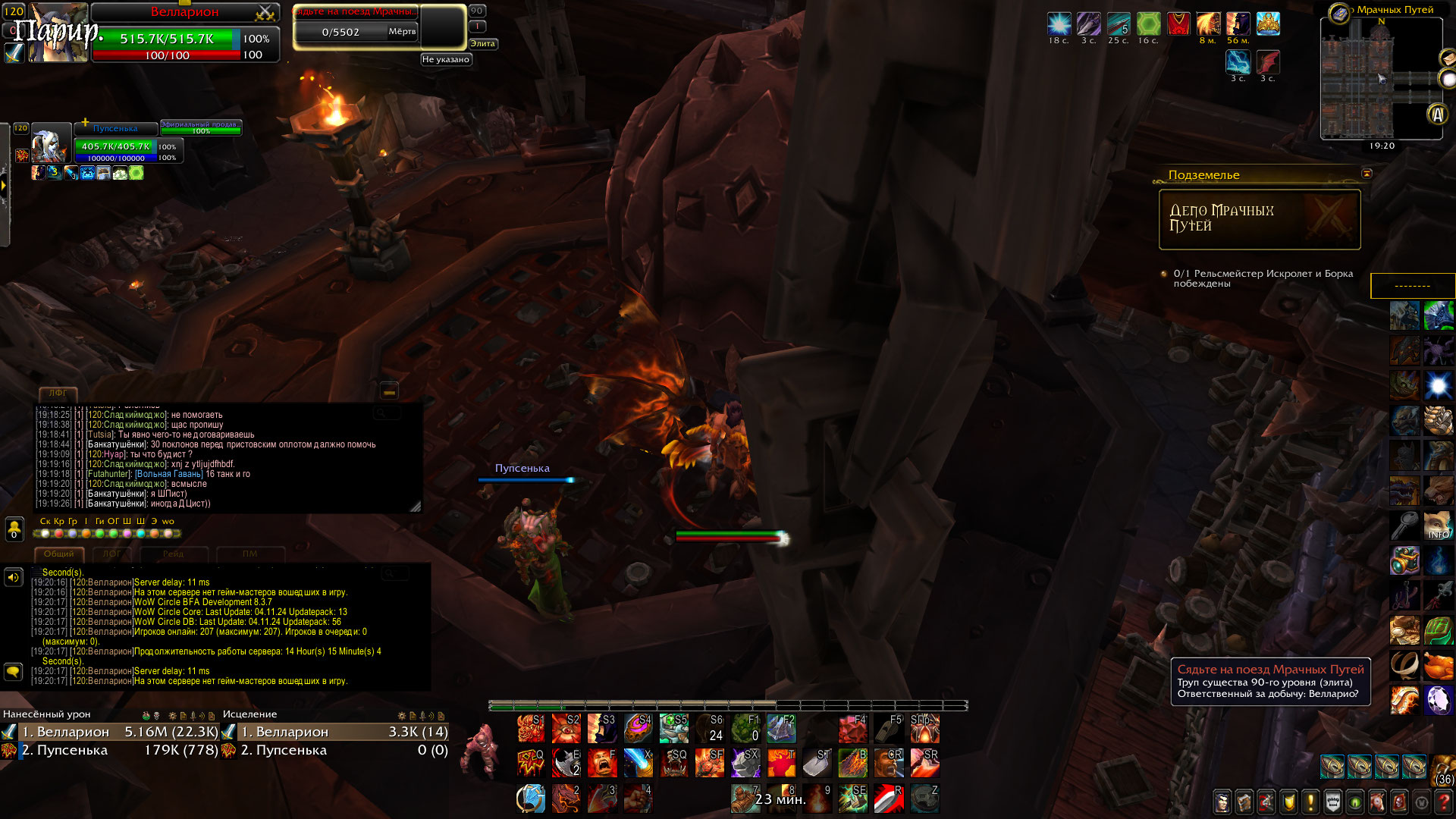Use the red eye ability on S2
The image size is (1456, 819).
566,729
